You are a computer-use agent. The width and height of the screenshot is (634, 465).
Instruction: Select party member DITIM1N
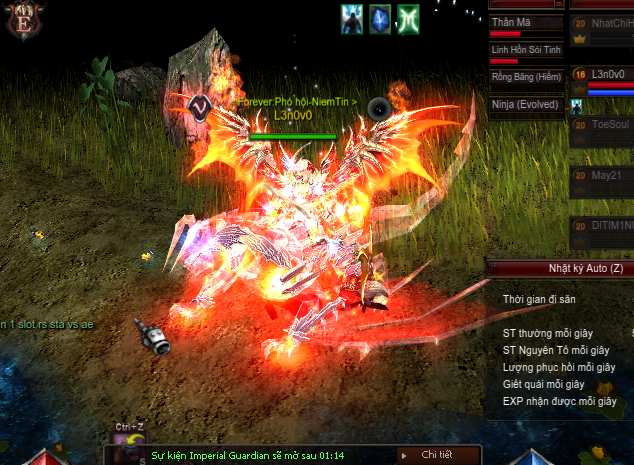point(612,226)
